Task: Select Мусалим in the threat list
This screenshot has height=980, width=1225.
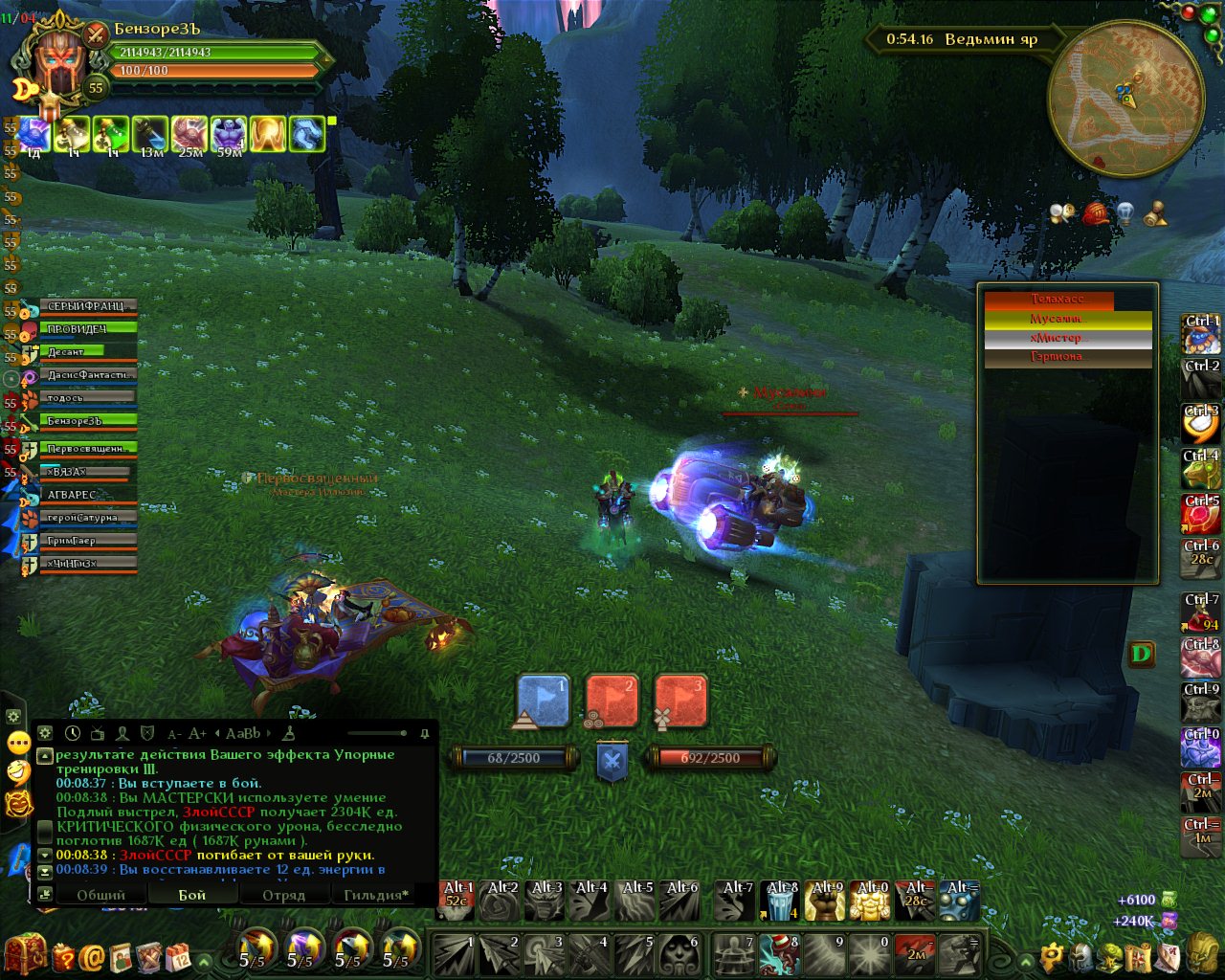Action: point(1067,320)
